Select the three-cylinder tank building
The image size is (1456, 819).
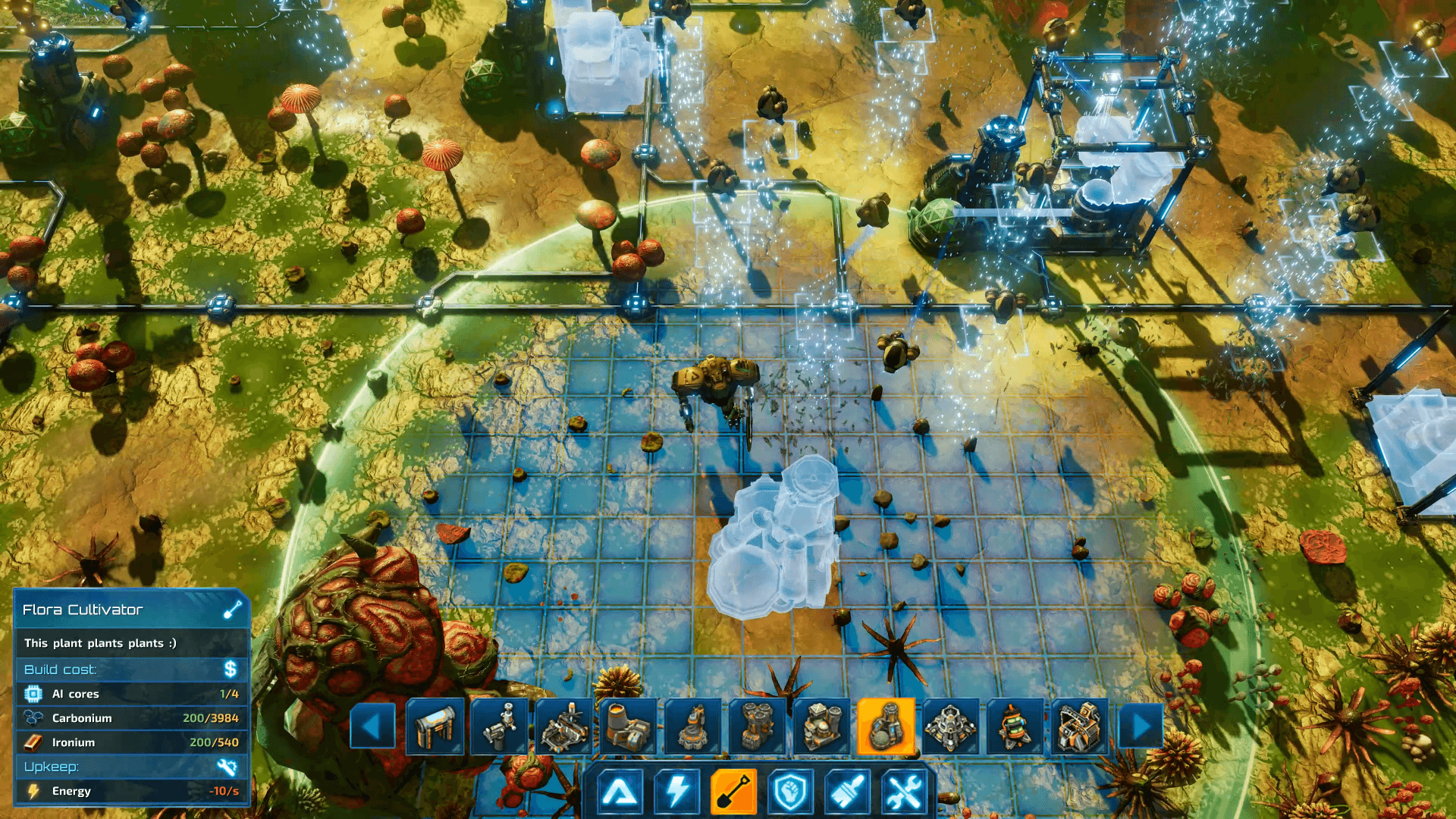[x=757, y=726]
